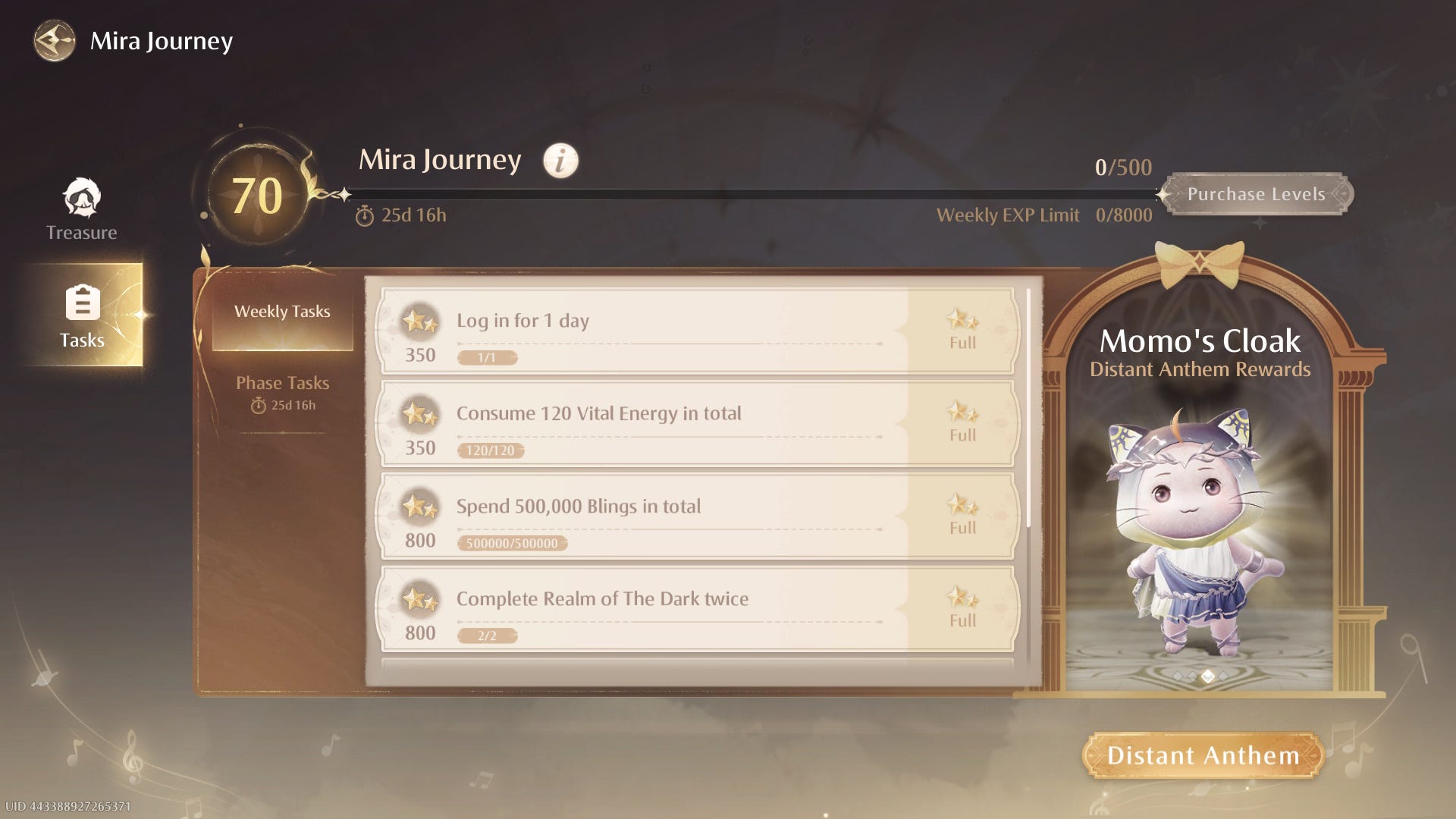Open the Distant Anthem button
This screenshot has width=1456, height=819.
pos(1203,755)
